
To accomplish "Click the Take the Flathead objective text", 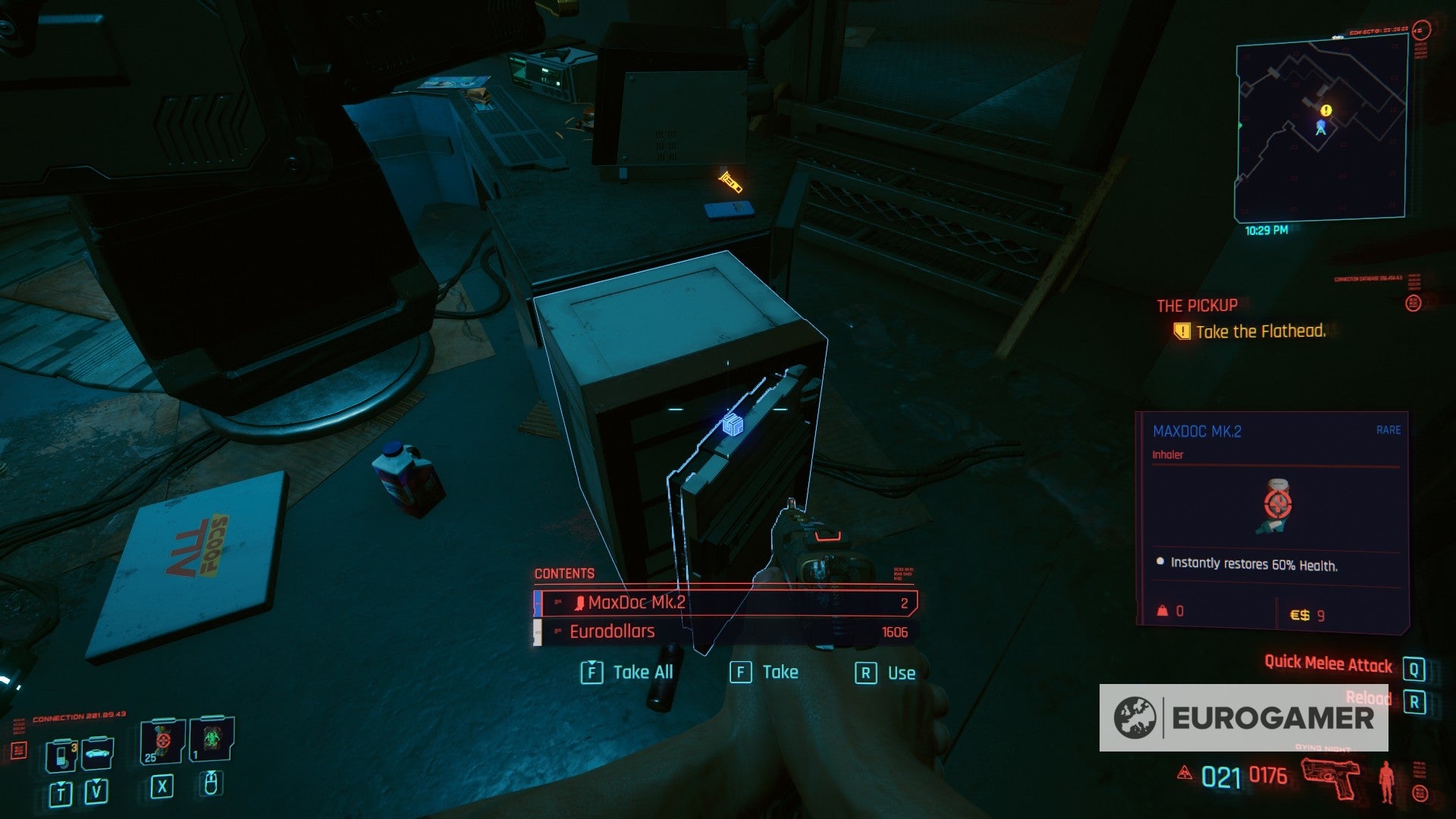I will [1260, 331].
